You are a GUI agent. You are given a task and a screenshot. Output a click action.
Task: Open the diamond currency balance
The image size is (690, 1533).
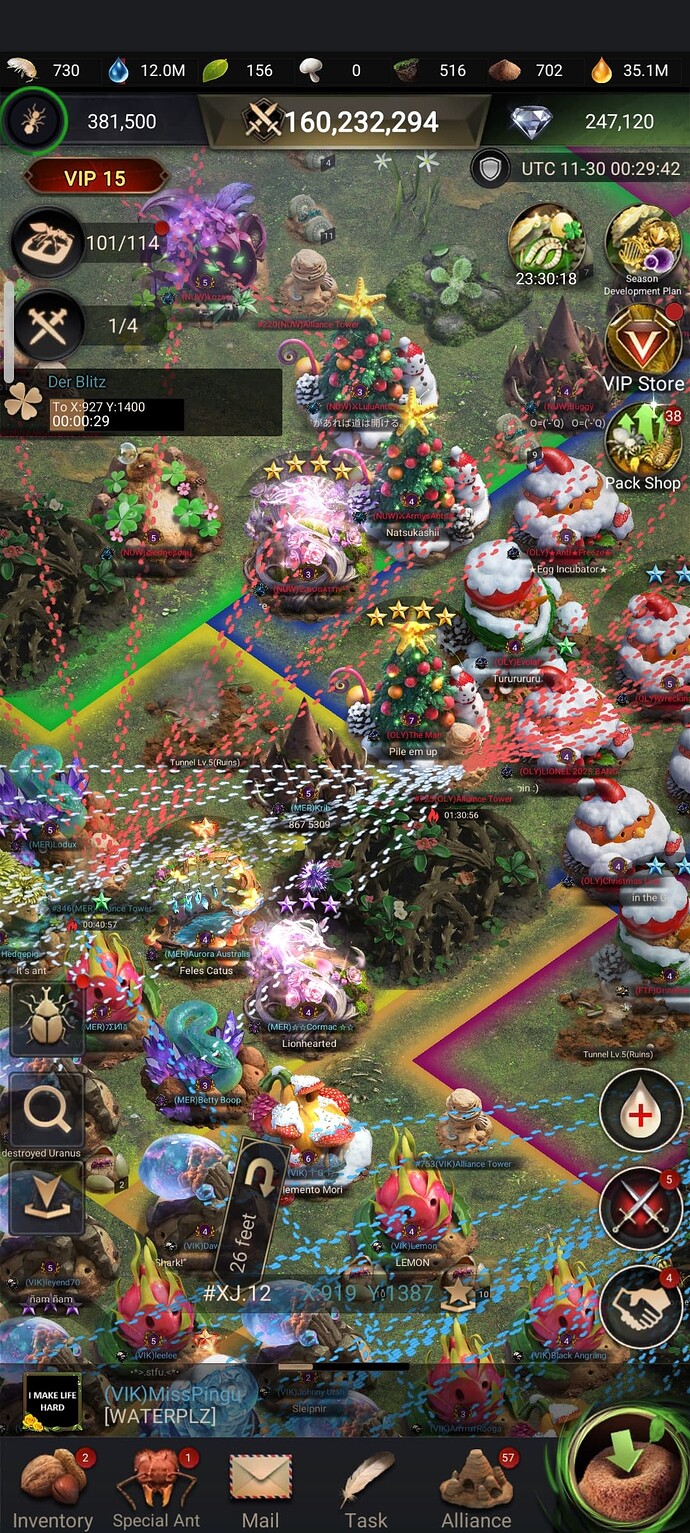point(590,122)
